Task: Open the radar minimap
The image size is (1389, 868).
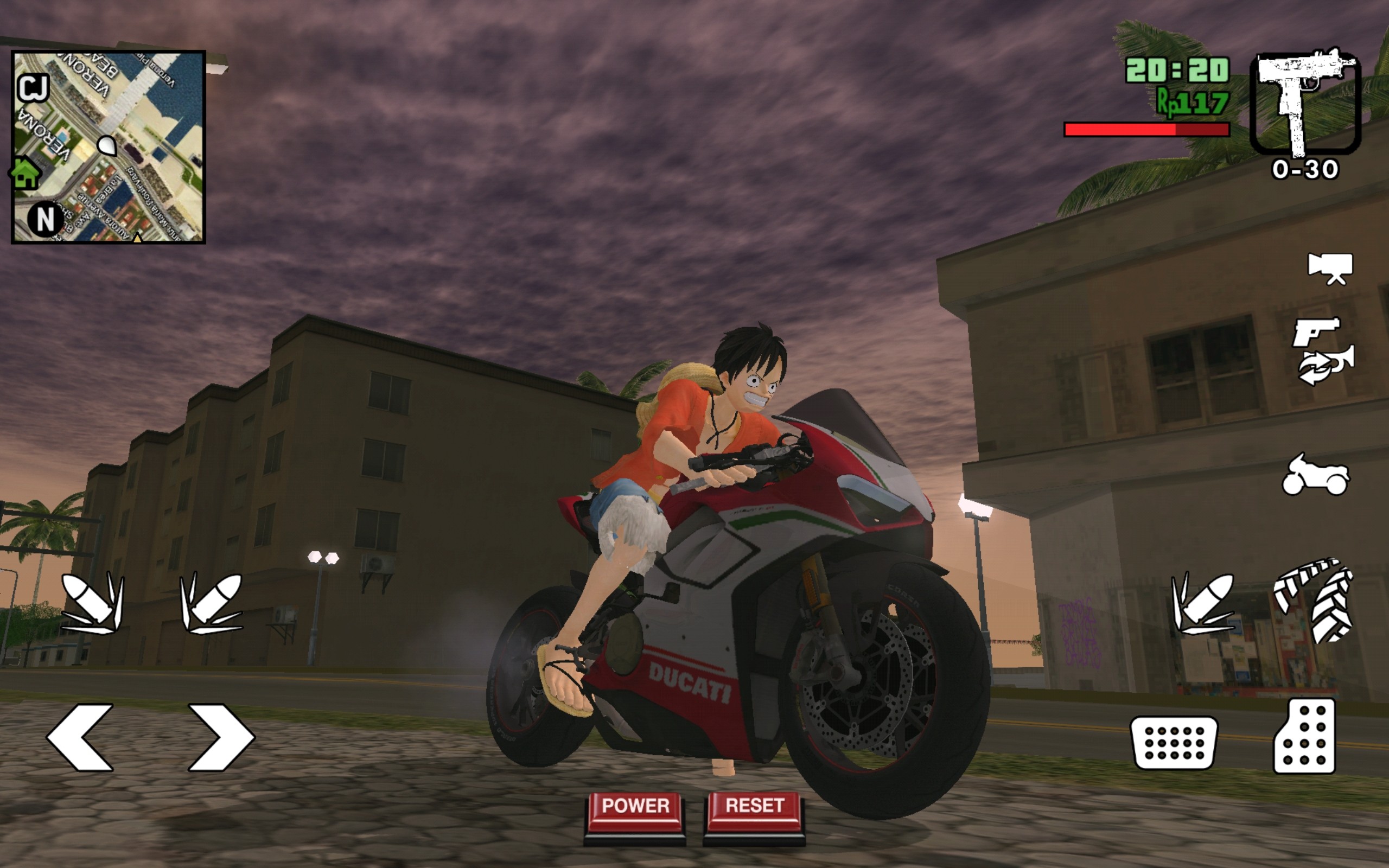Action: pyautogui.click(x=109, y=147)
